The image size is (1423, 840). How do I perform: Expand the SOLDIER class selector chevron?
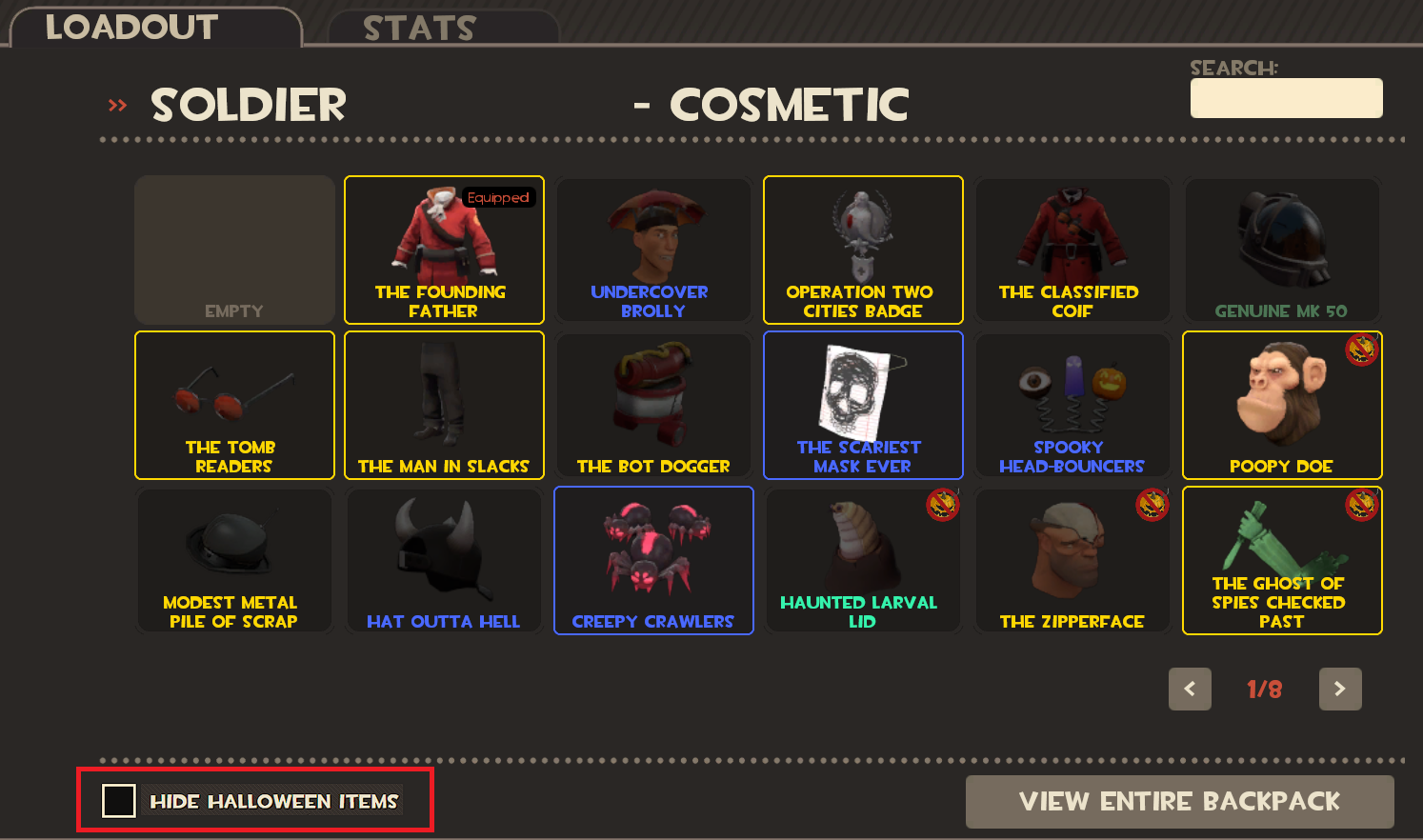pyautogui.click(x=116, y=105)
